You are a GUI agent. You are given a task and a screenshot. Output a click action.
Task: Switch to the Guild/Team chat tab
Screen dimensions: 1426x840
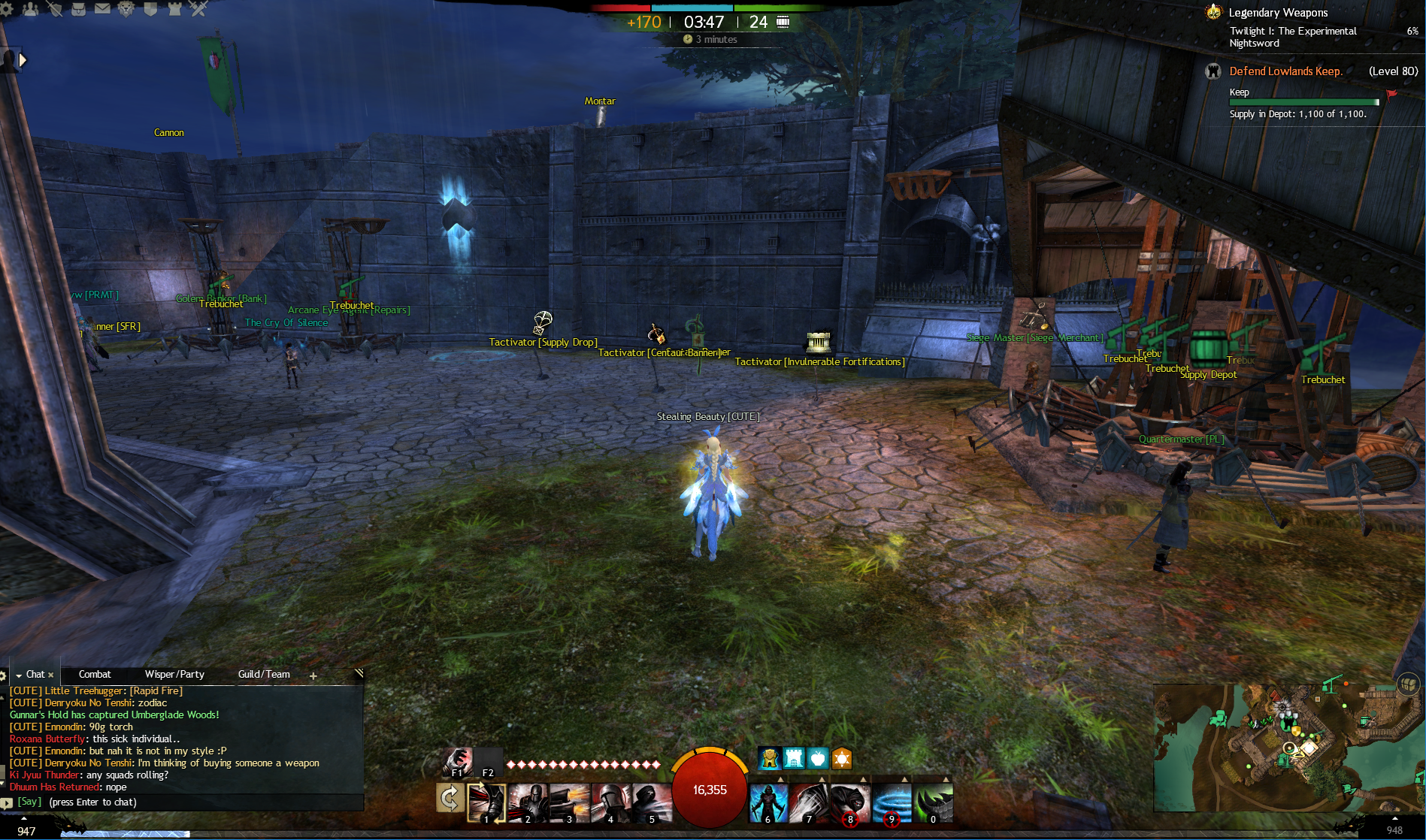[x=264, y=675]
